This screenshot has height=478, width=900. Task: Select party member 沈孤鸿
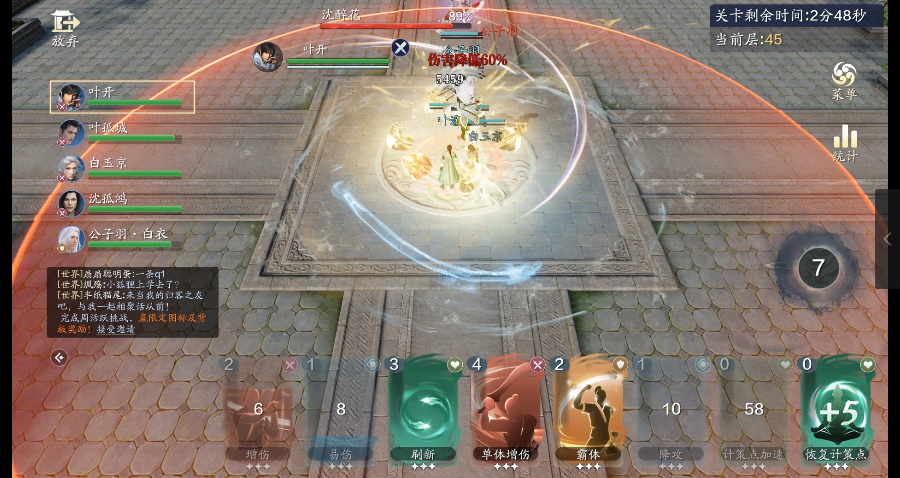120,203
